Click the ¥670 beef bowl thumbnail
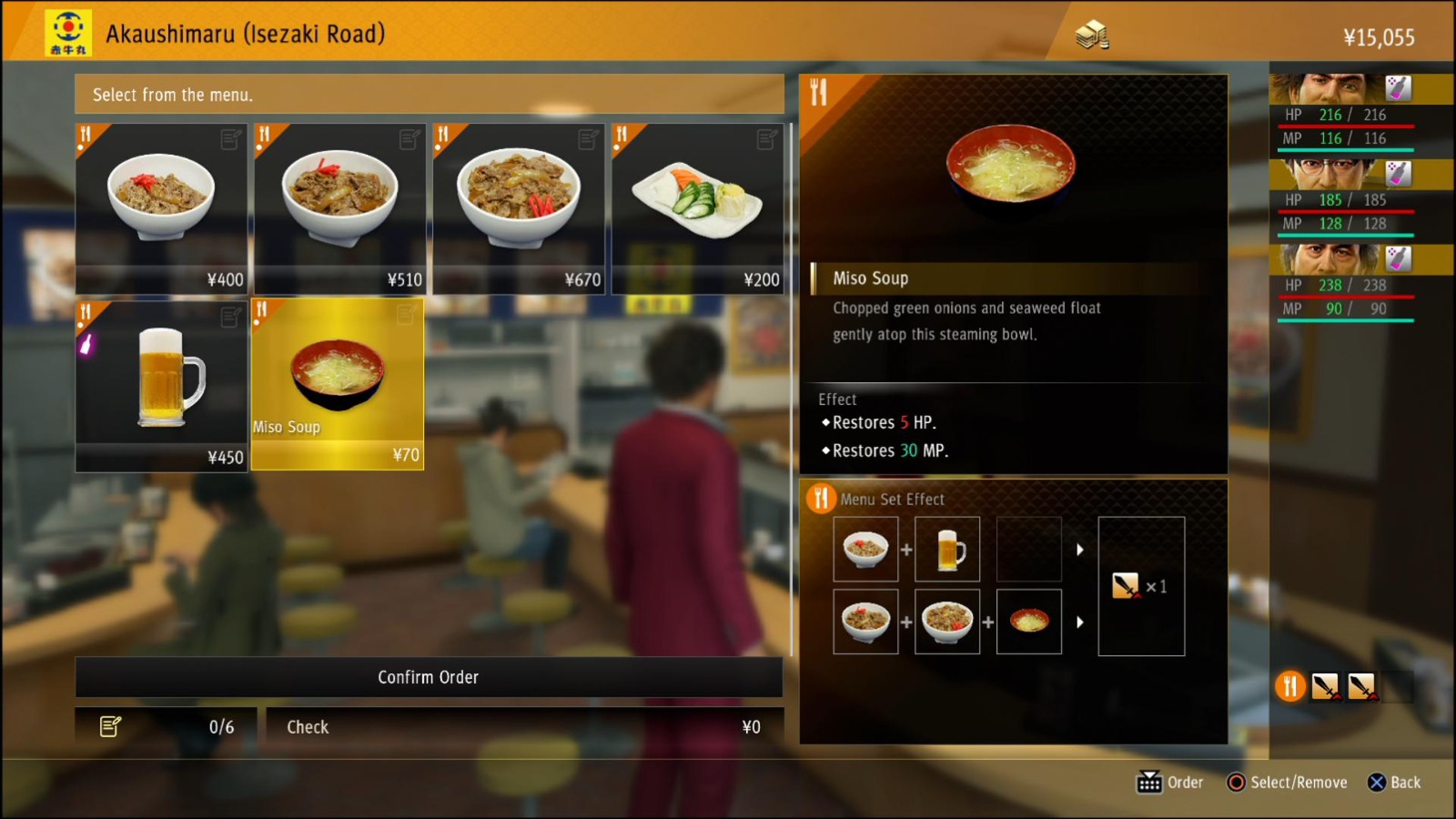The image size is (1456, 819). click(517, 200)
